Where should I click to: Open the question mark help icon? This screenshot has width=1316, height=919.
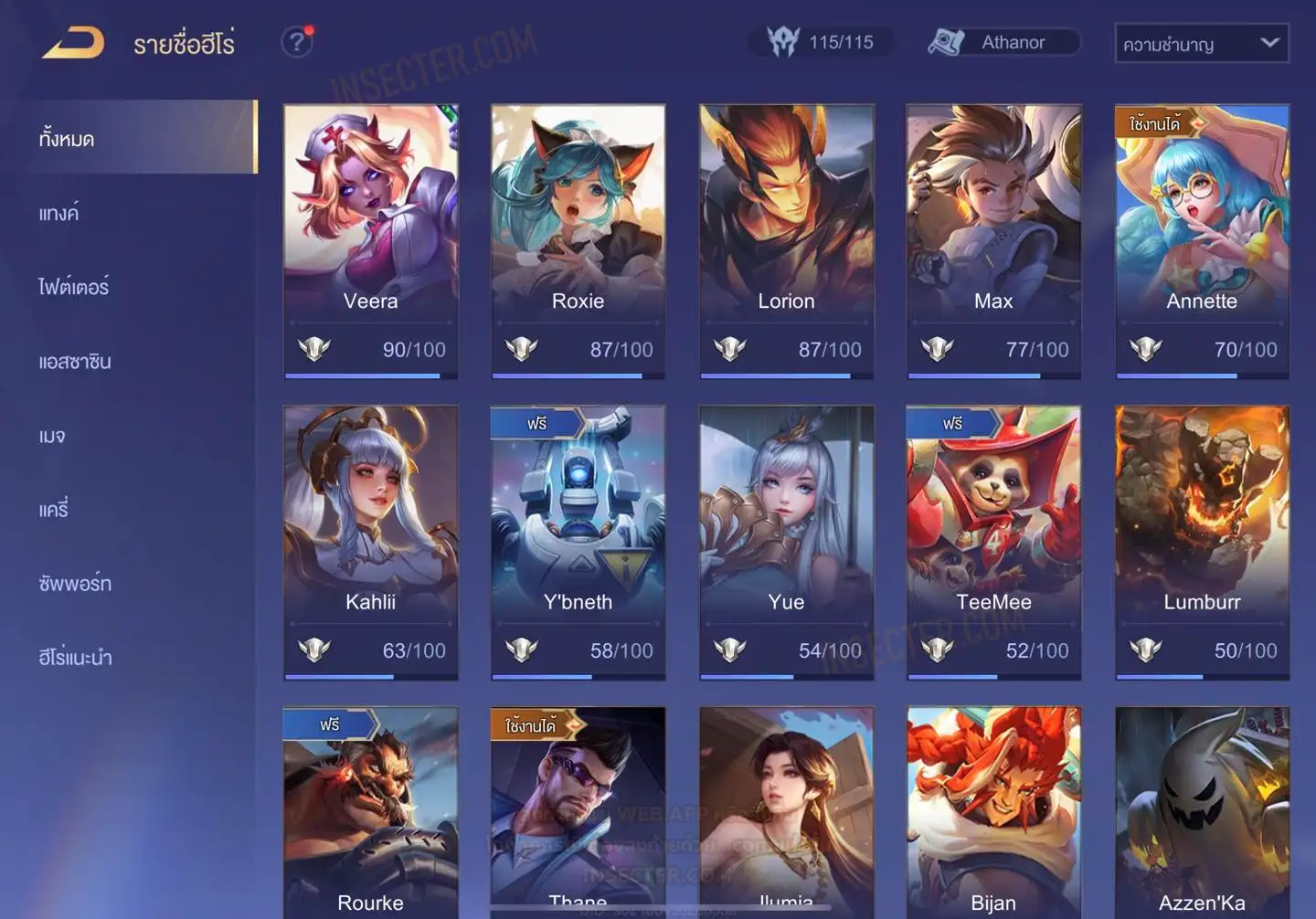point(296,42)
